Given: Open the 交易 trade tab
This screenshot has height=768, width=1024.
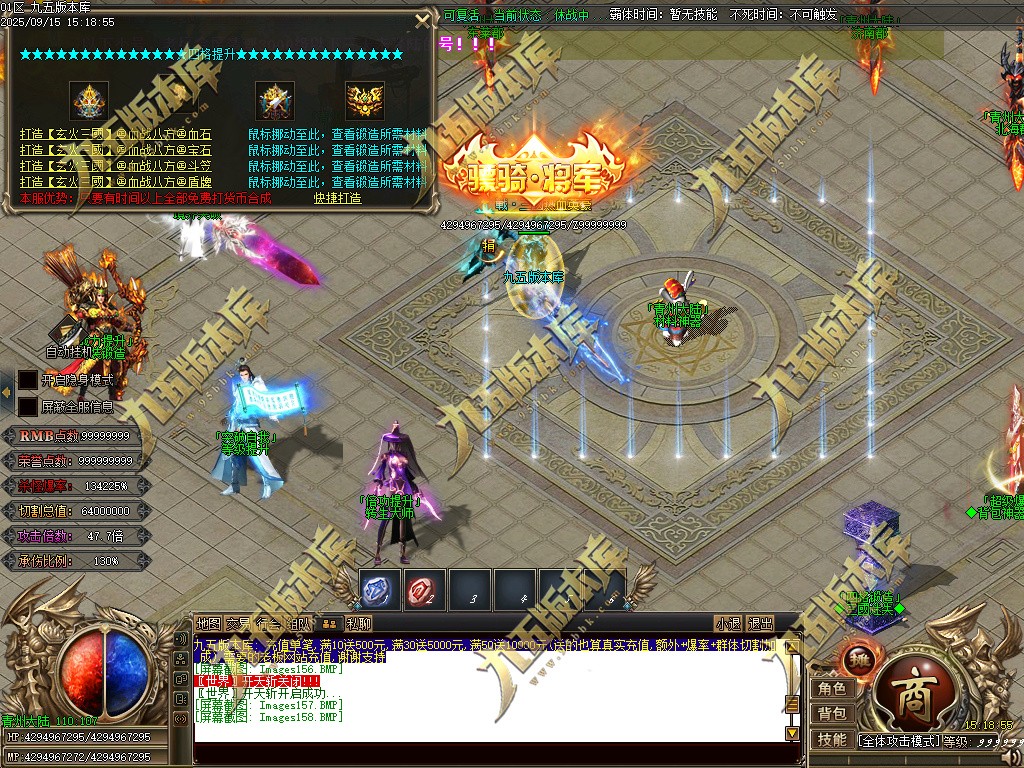Looking at the screenshot, I should 238,624.
